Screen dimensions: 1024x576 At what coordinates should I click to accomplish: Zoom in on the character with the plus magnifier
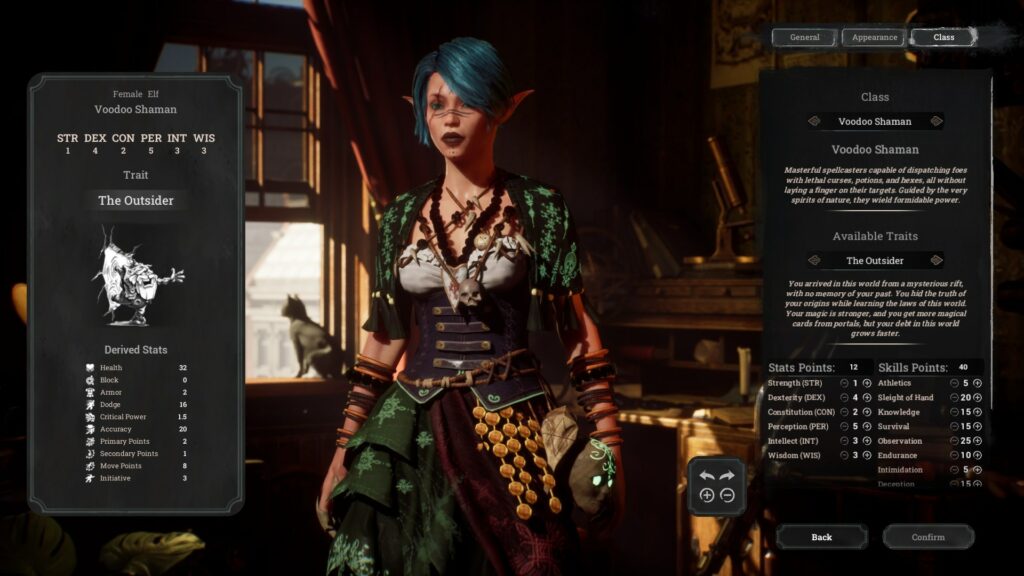707,495
